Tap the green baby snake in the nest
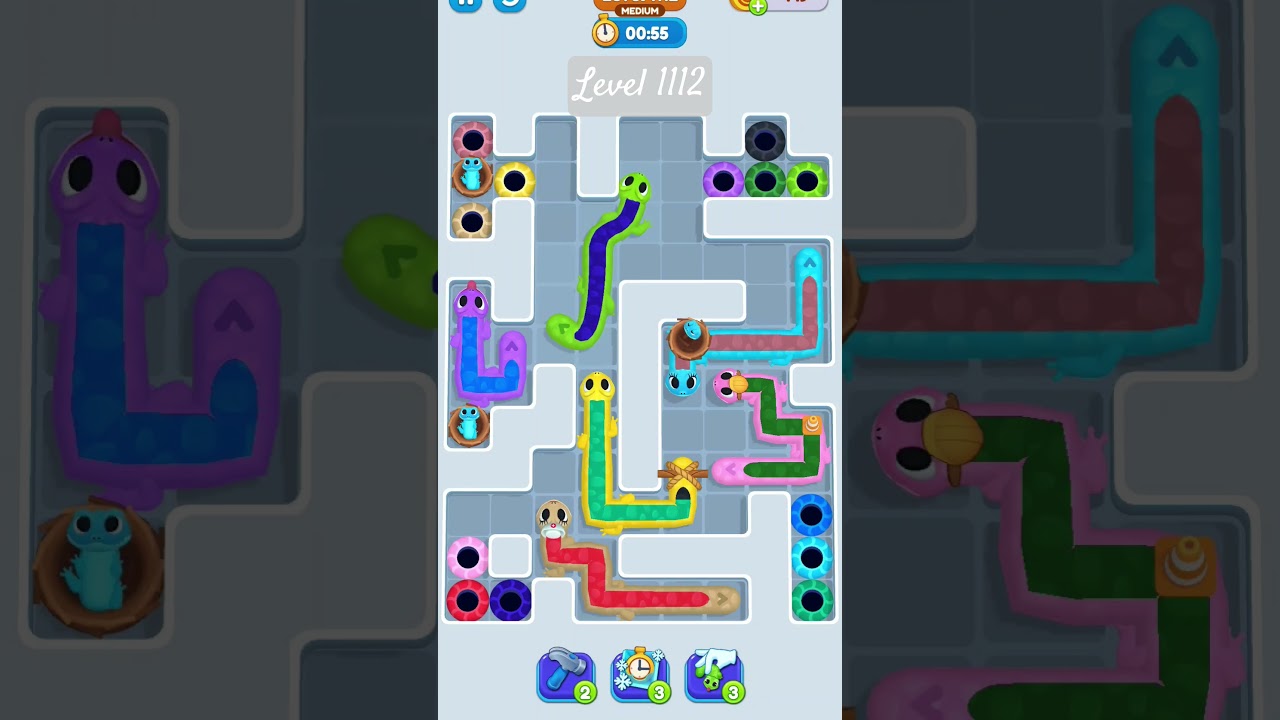 (x=467, y=422)
